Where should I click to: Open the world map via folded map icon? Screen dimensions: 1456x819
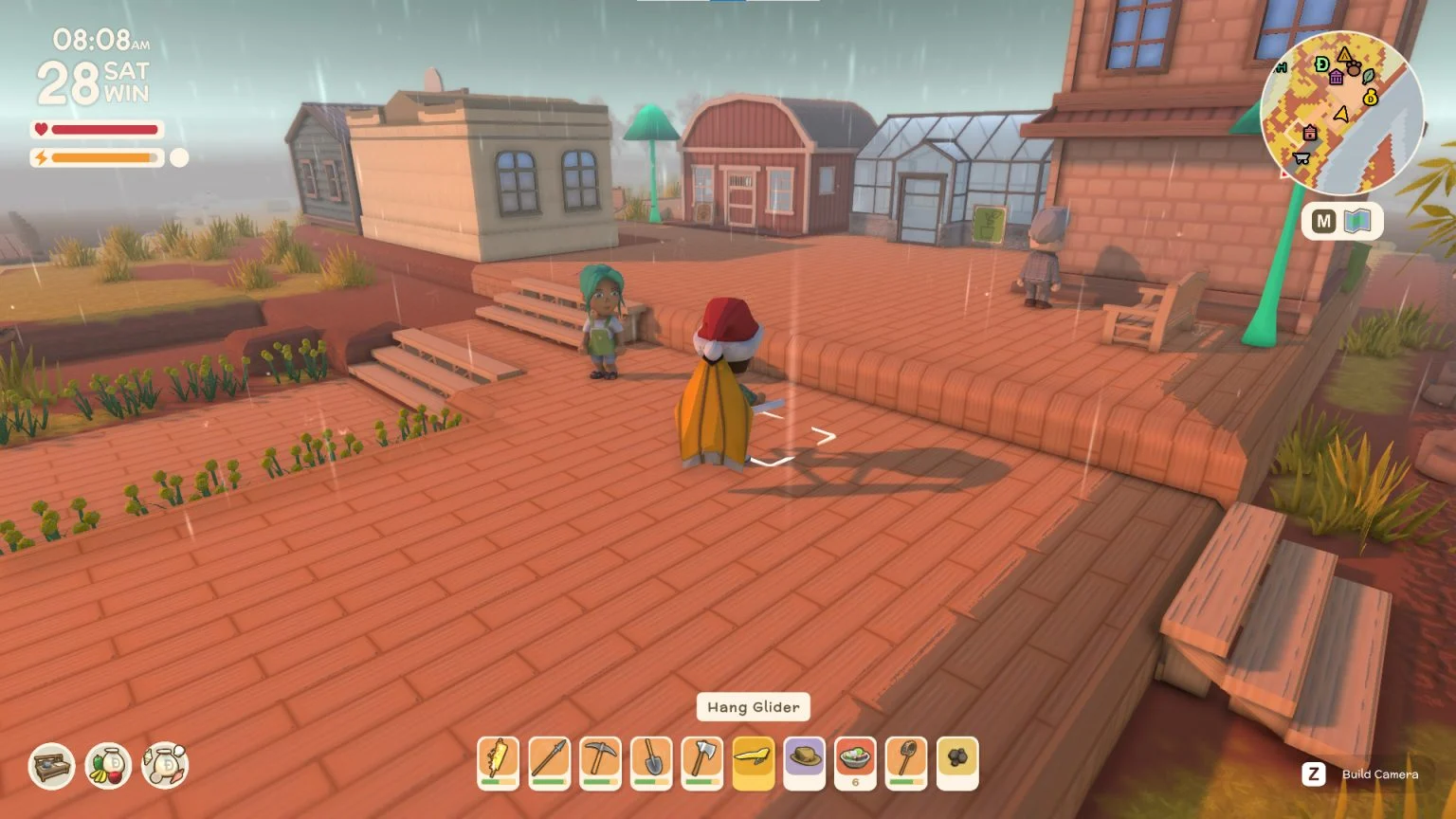point(1357,222)
